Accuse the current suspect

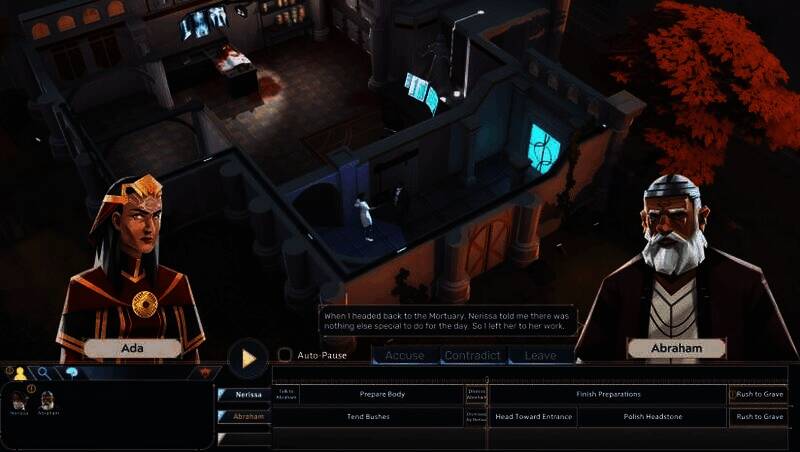click(x=405, y=355)
